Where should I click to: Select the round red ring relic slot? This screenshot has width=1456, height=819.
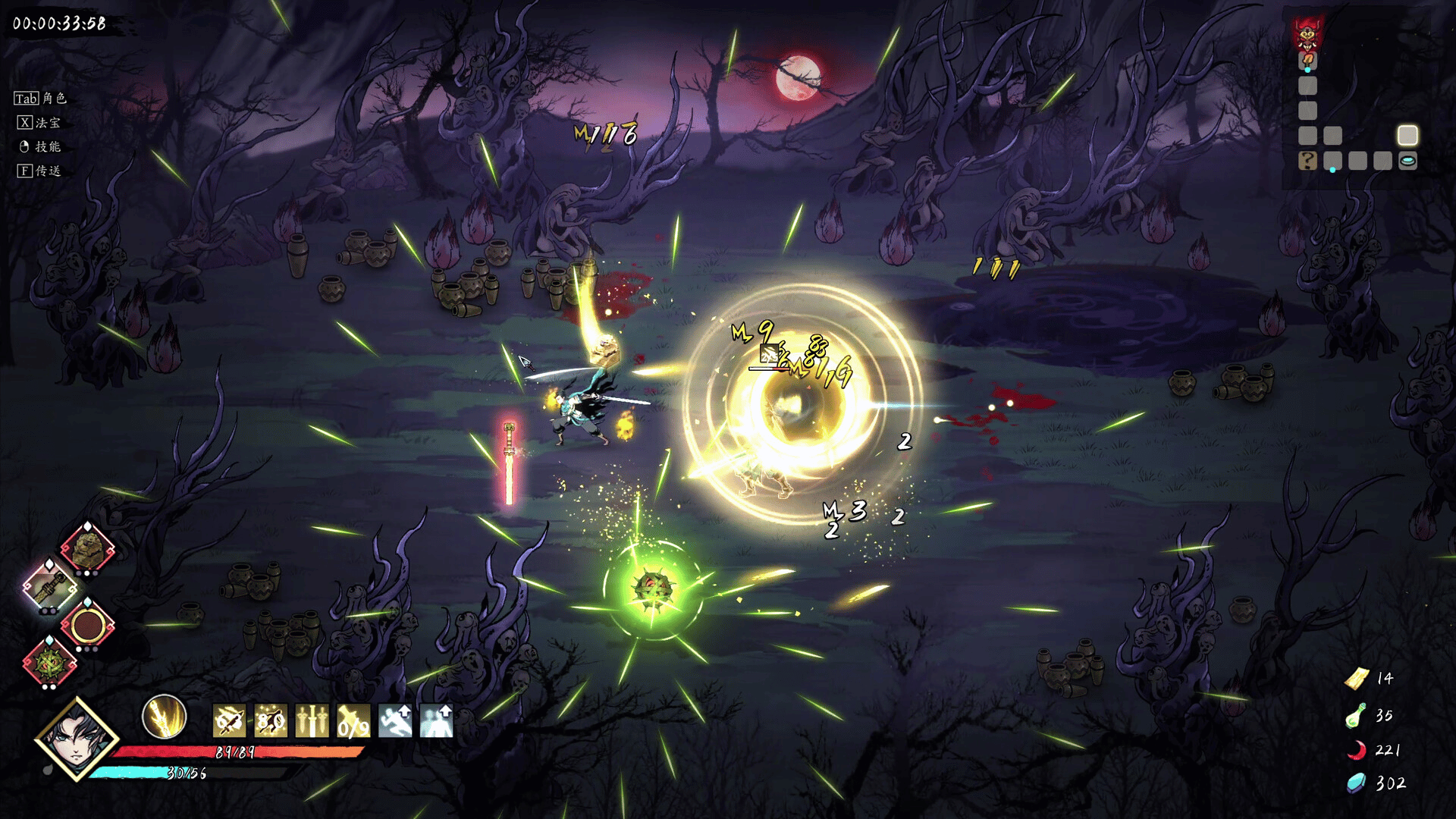pyautogui.click(x=87, y=626)
